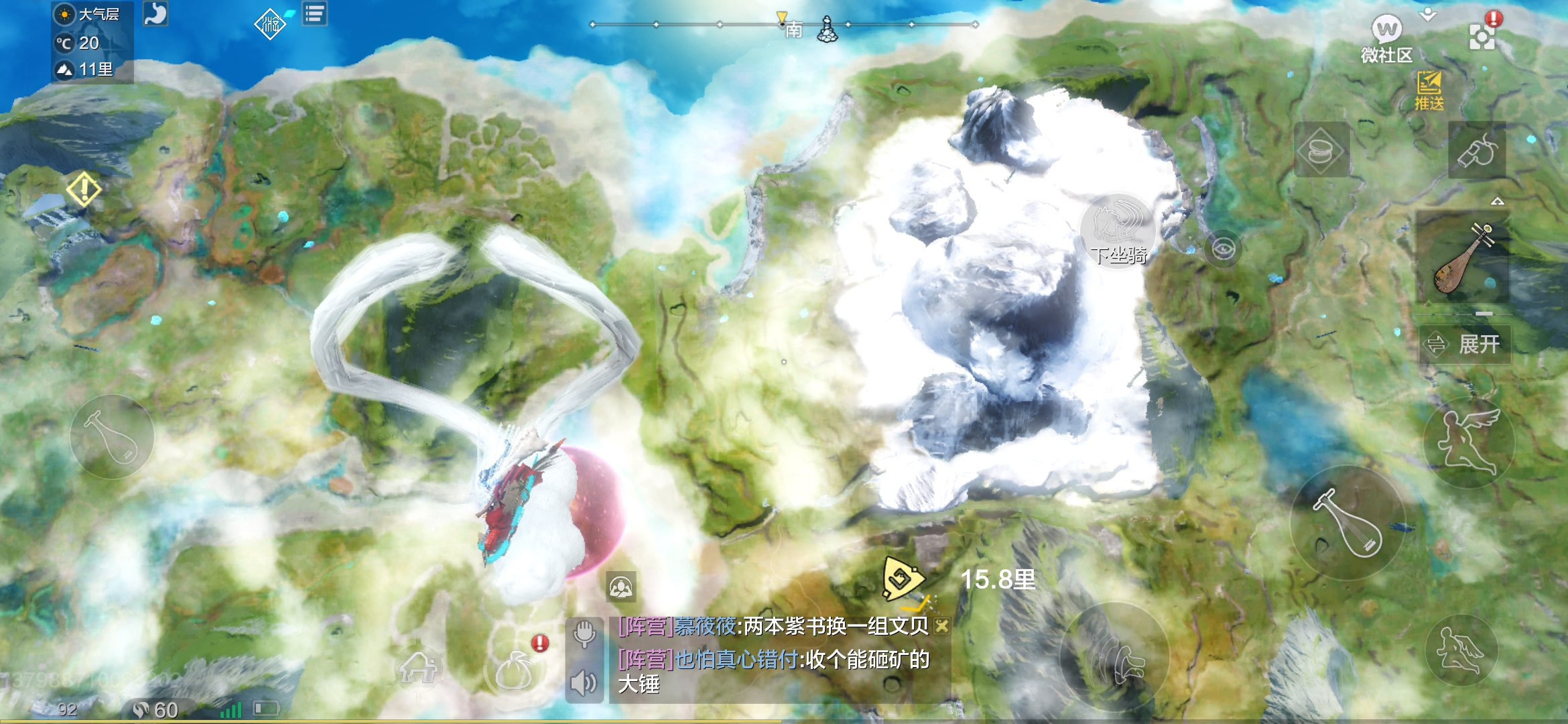
Task: Activate the winged jump button
Action: pos(1469,442)
